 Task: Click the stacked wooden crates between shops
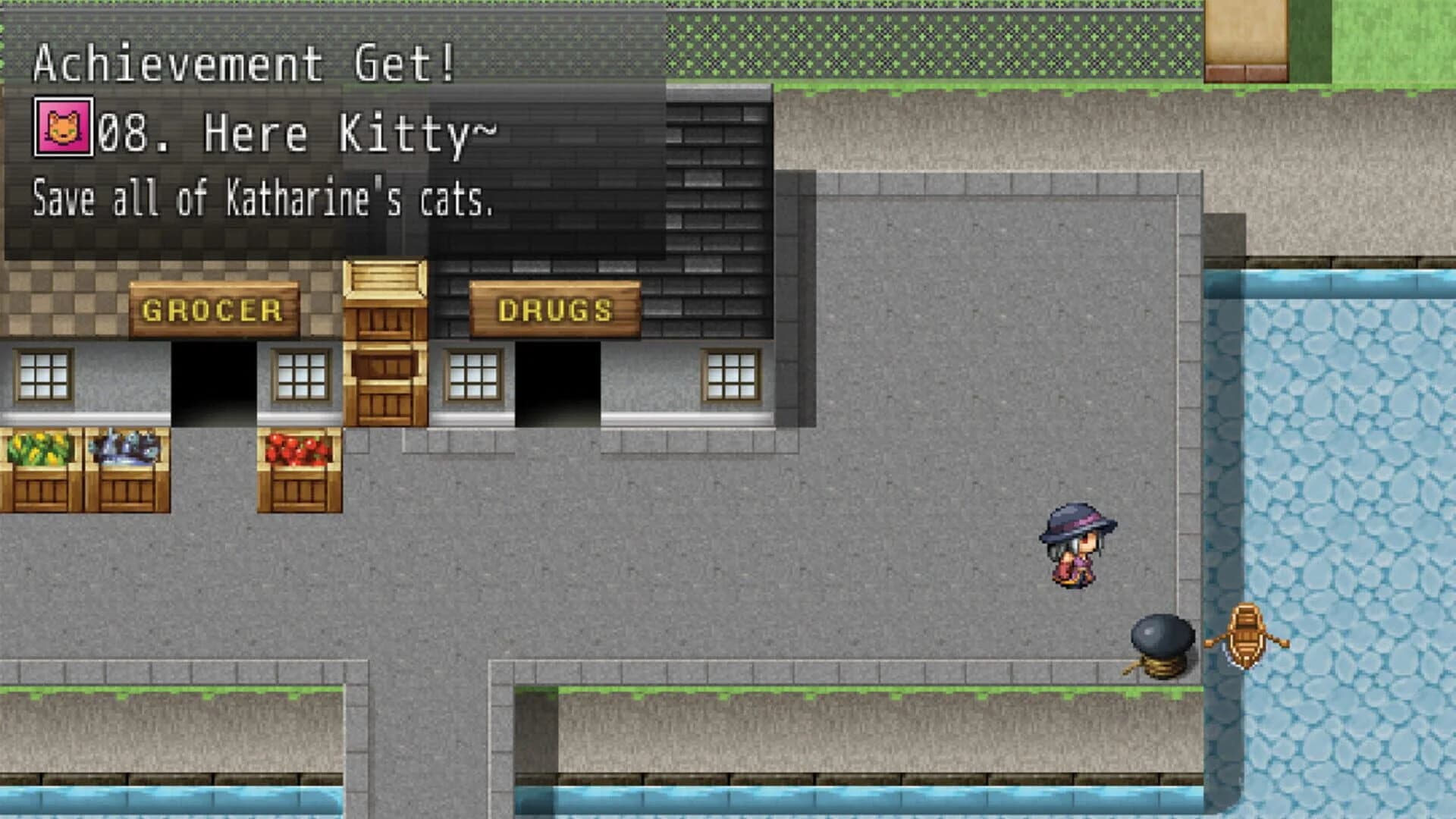(384, 341)
